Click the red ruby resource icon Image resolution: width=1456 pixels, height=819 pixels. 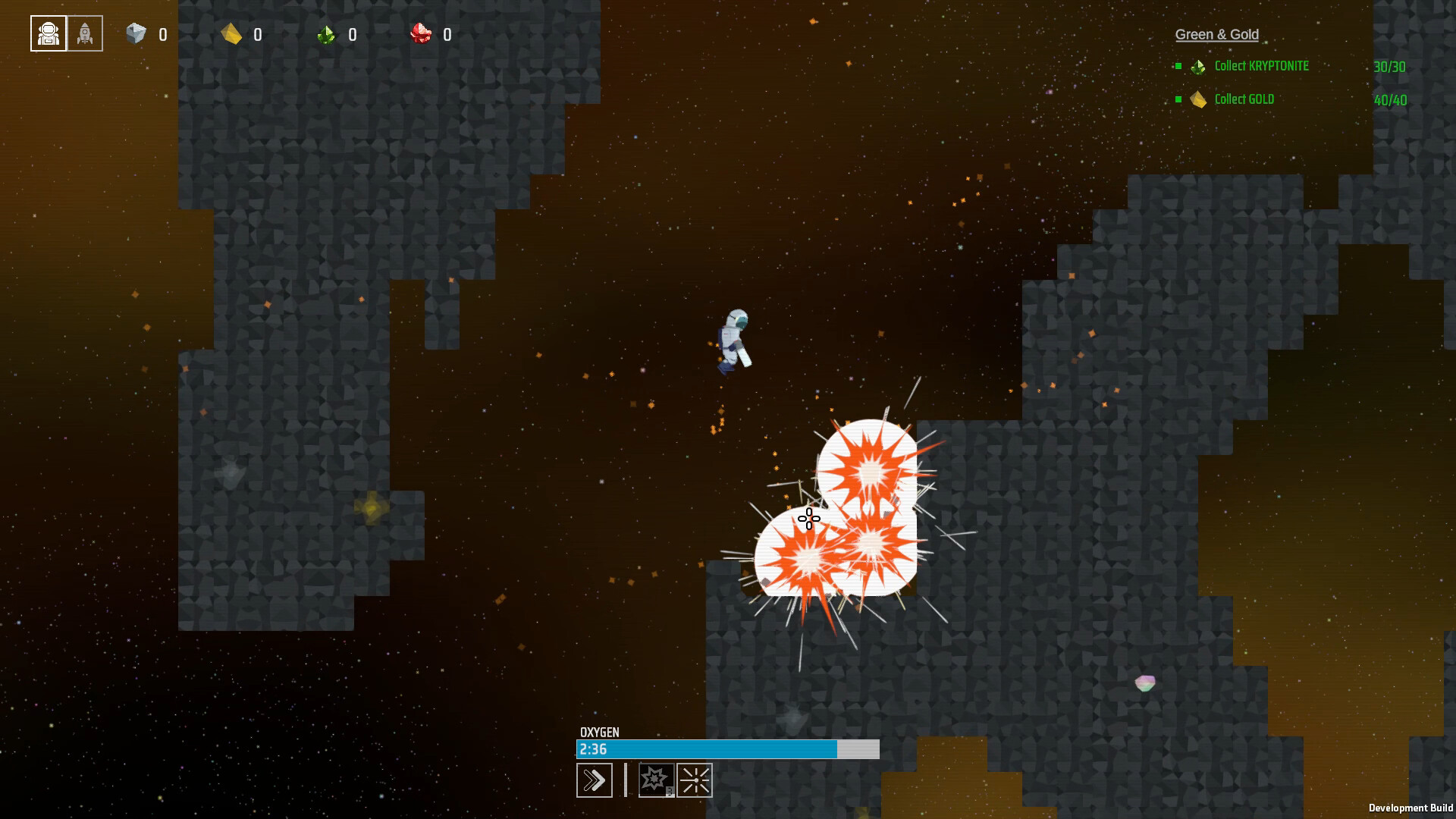[421, 34]
